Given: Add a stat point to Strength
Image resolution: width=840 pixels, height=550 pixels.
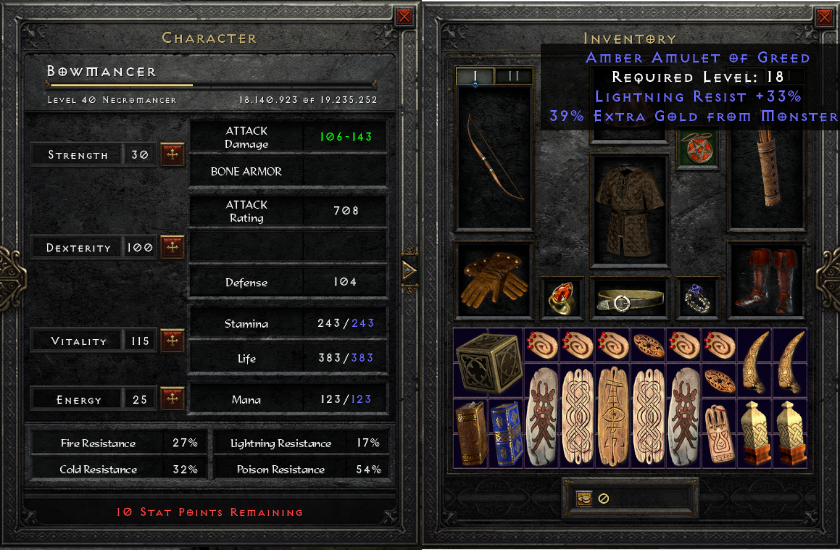Looking at the screenshot, I should (x=172, y=154).
